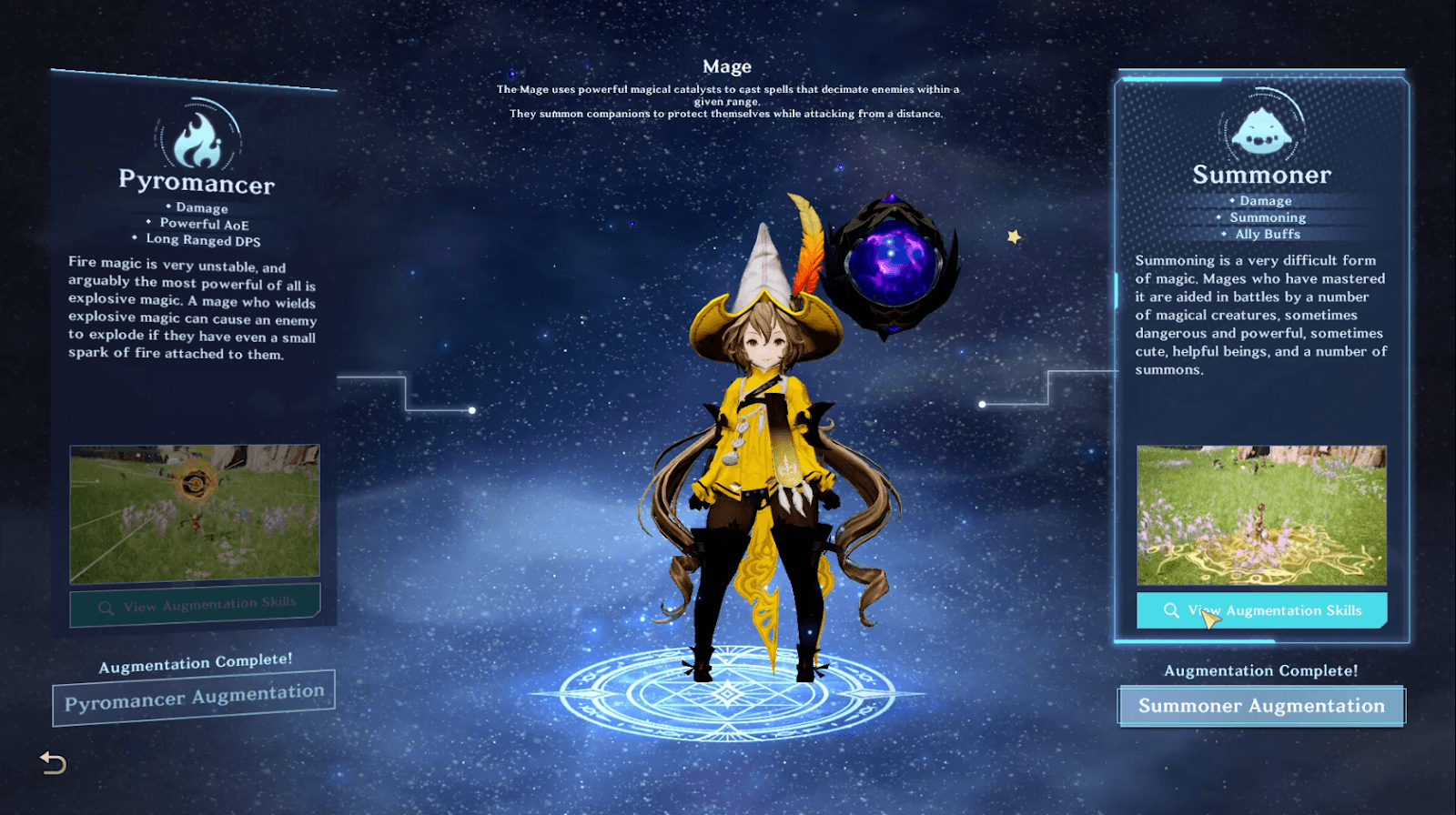Select the Mage class header
The width and height of the screenshot is (1456, 815).
coord(728,65)
